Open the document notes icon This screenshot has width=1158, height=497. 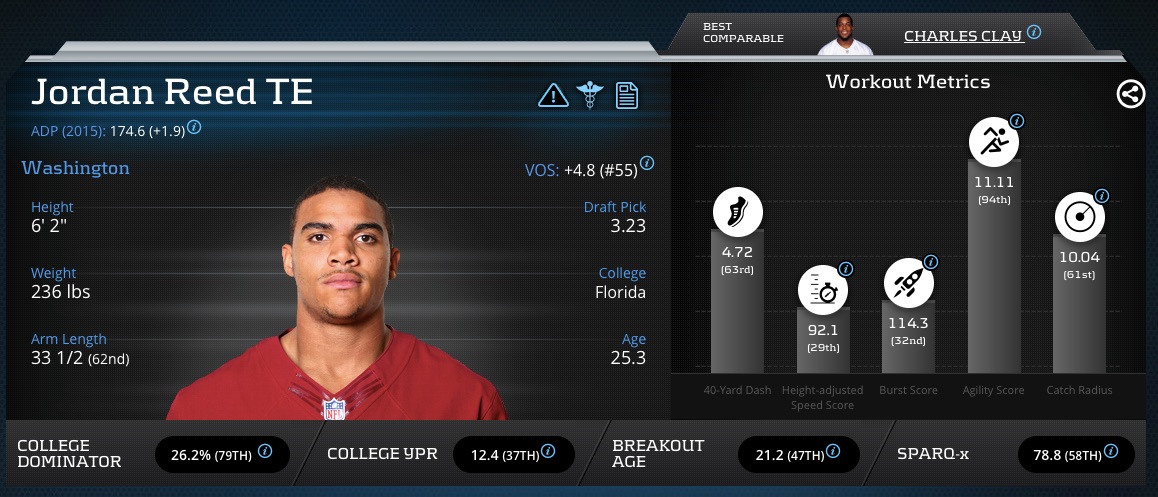pyautogui.click(x=627, y=95)
